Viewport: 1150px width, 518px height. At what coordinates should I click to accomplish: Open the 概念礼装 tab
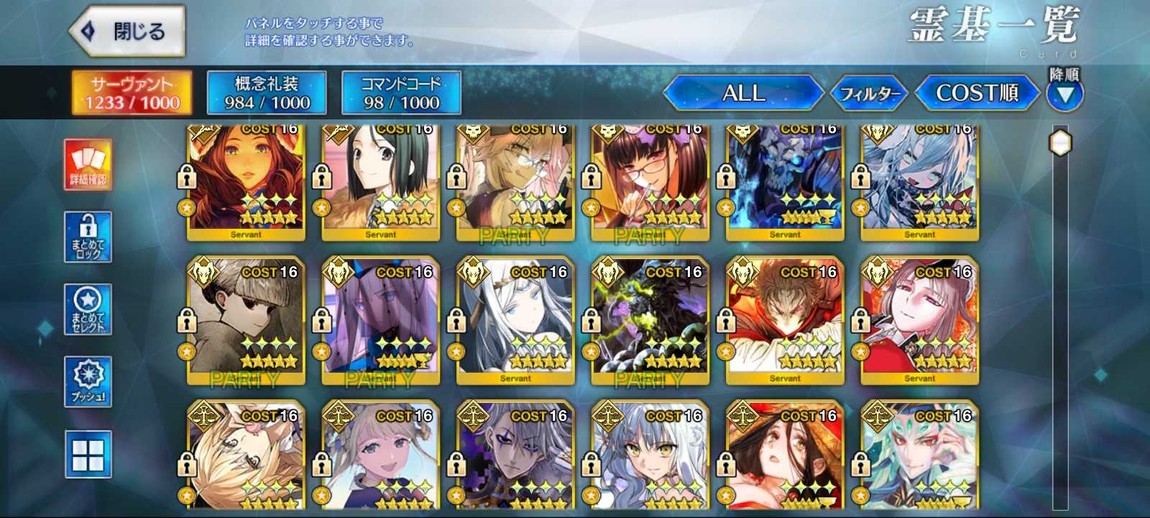(x=266, y=92)
